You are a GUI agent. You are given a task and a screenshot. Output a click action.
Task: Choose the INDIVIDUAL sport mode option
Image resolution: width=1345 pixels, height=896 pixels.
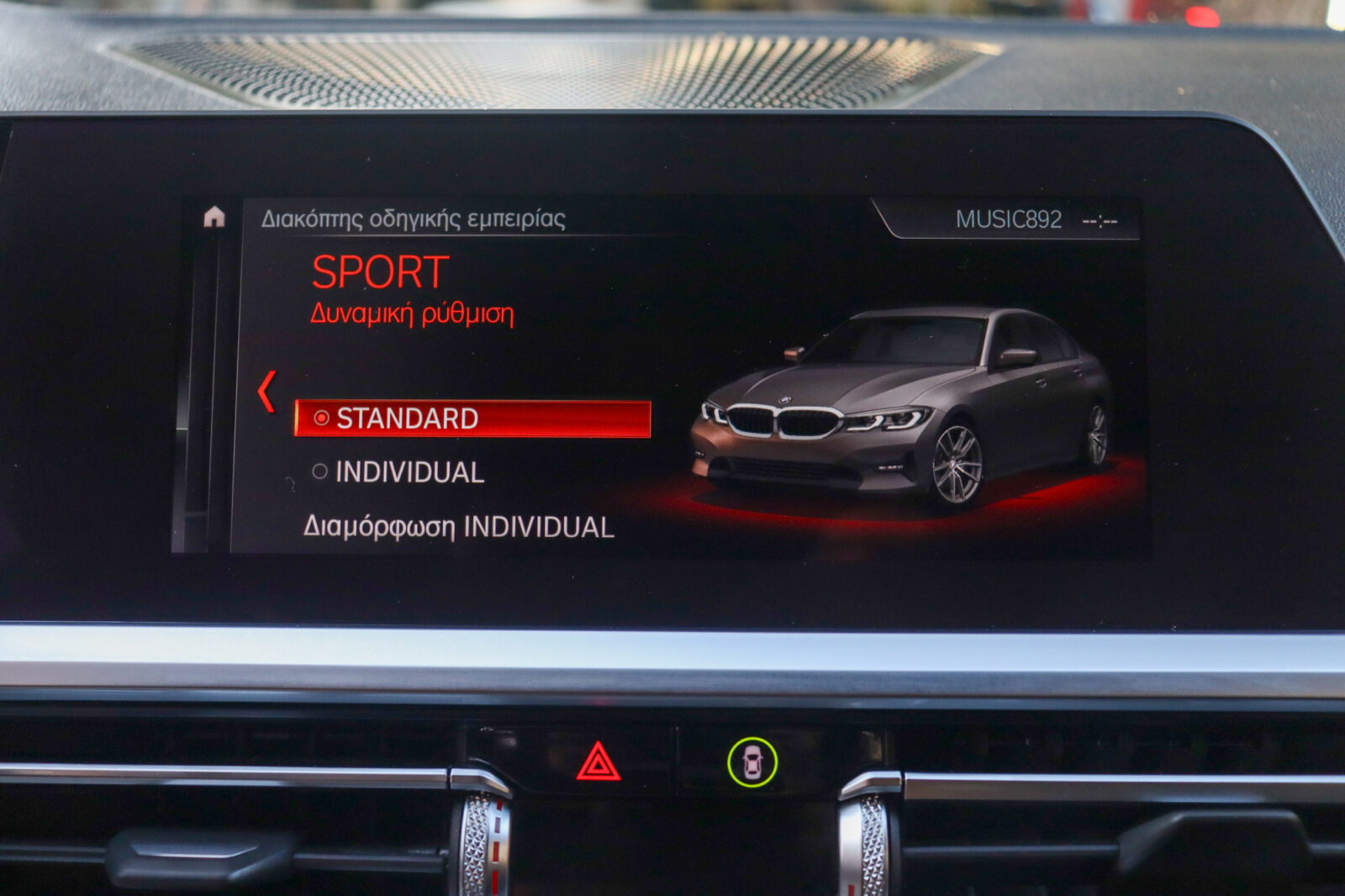409,472
